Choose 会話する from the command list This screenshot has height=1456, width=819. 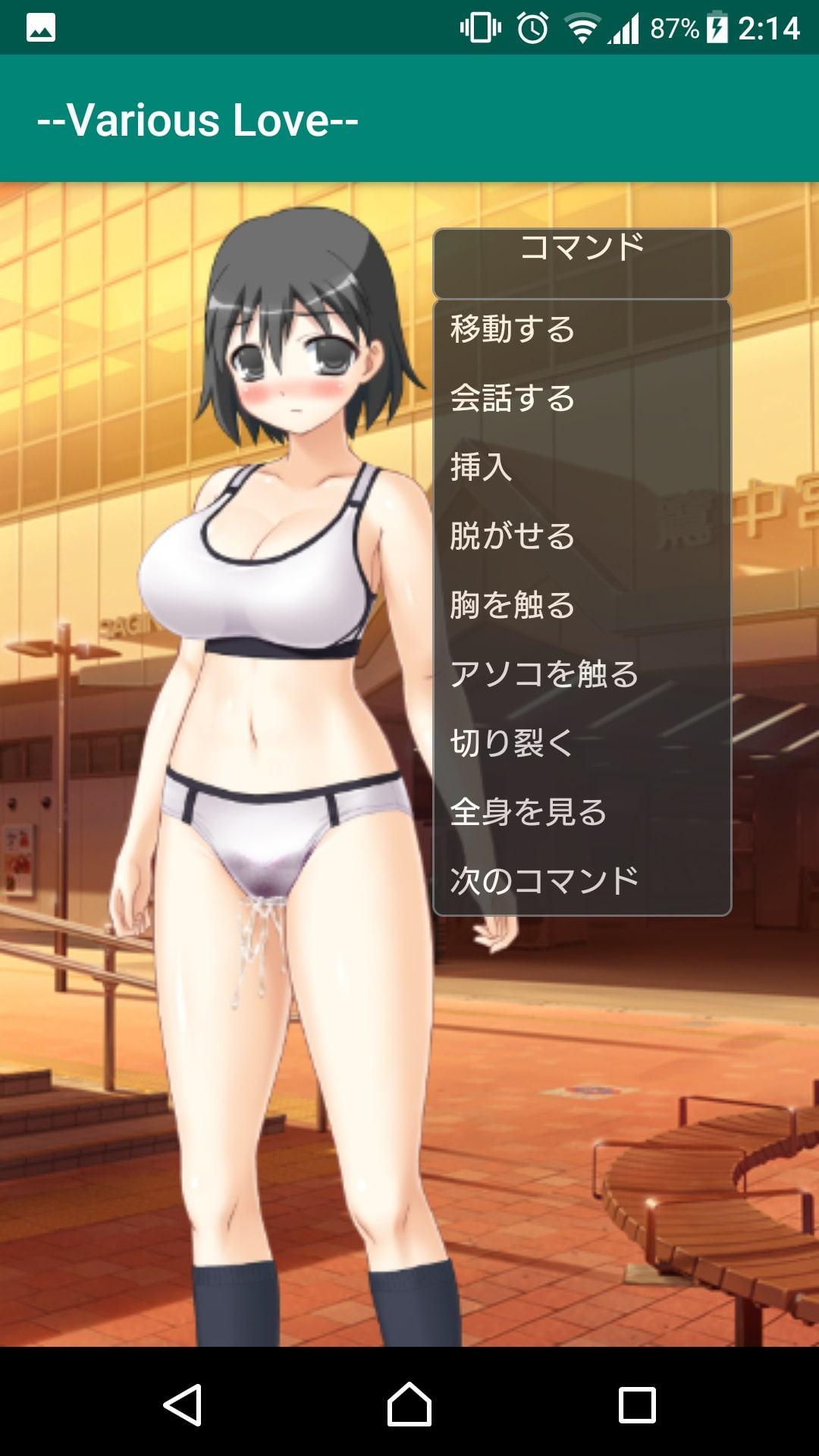513,398
